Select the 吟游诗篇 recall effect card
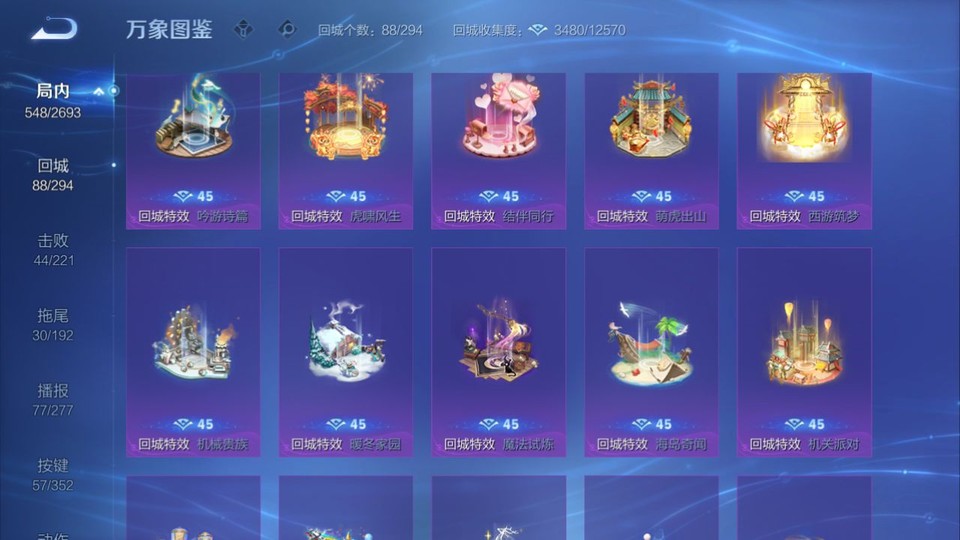 (x=193, y=150)
